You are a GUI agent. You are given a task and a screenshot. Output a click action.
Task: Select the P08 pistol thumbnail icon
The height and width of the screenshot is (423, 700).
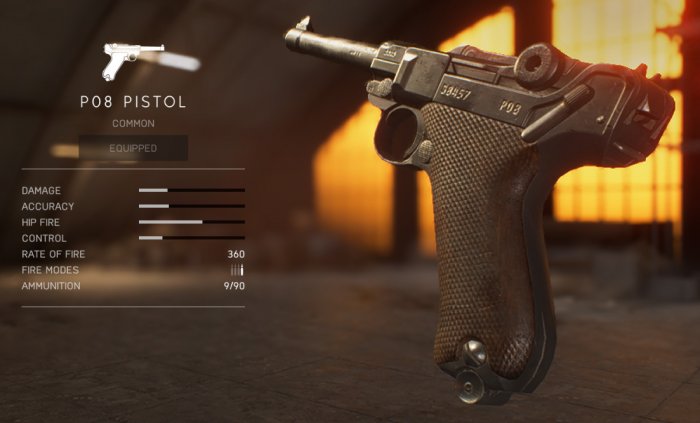(132, 60)
